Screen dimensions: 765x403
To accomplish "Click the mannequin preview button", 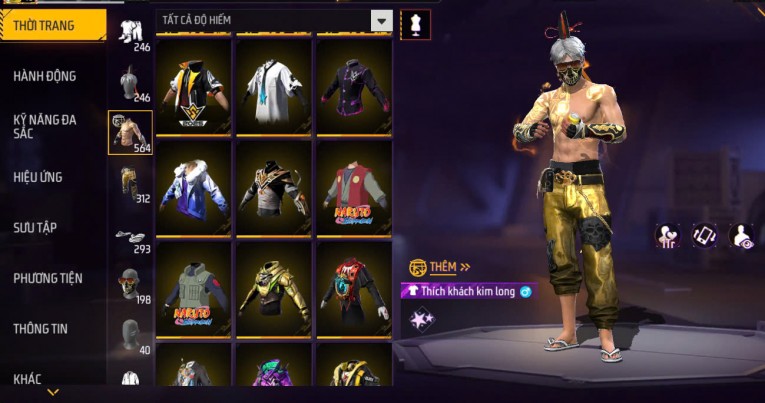I will click(x=415, y=24).
